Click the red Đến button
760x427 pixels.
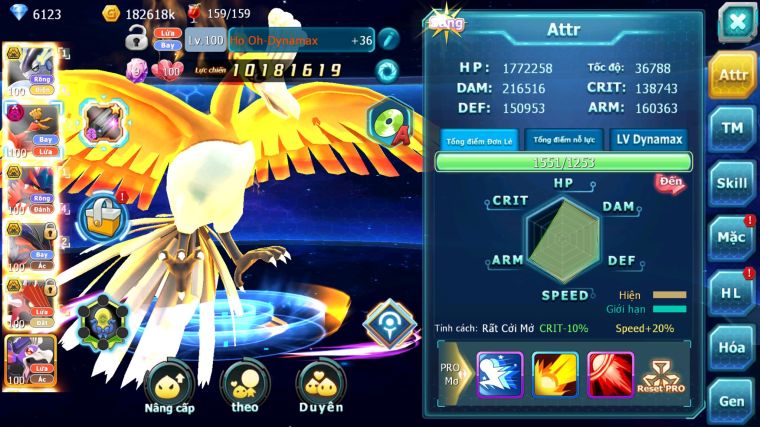669,183
